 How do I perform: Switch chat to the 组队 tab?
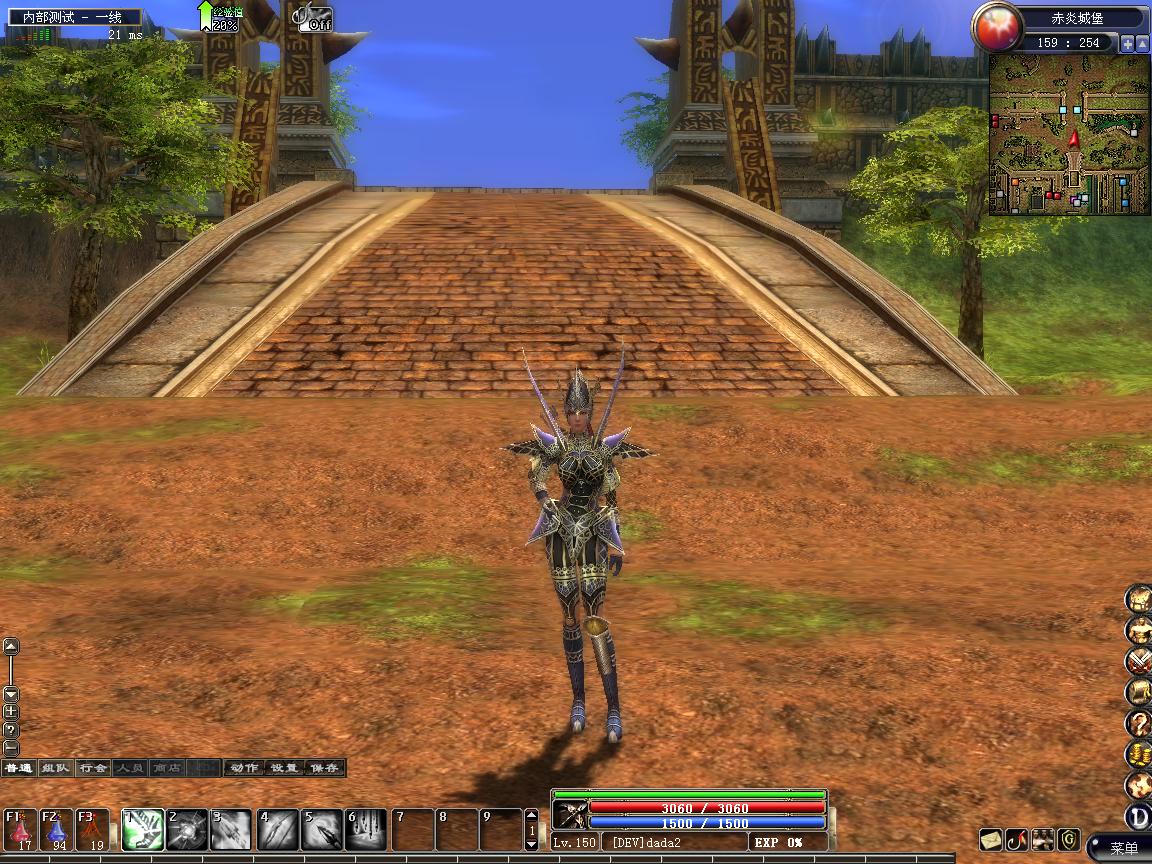(55, 768)
